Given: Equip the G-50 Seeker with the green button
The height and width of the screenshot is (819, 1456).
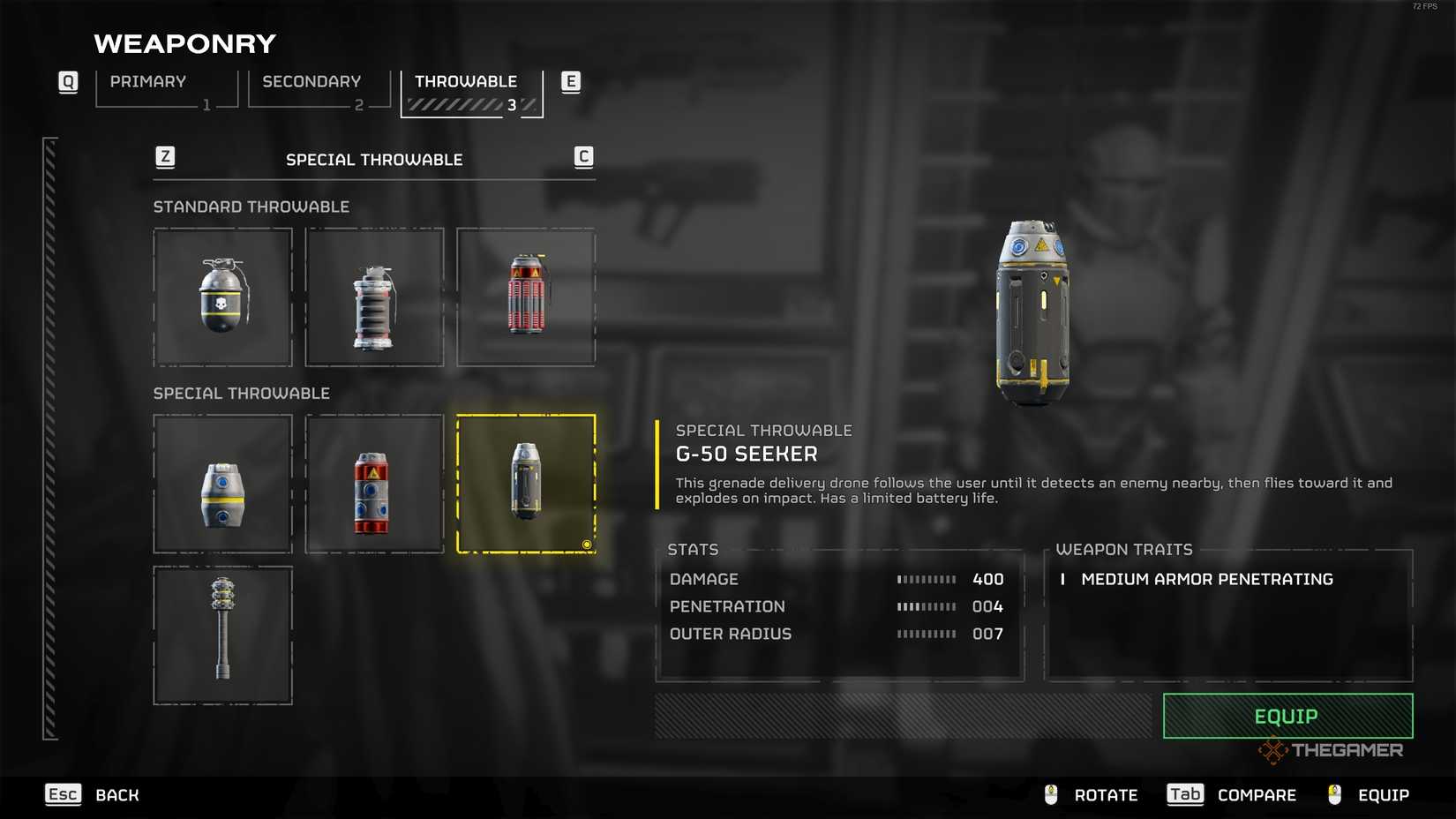Looking at the screenshot, I should 1287,716.
